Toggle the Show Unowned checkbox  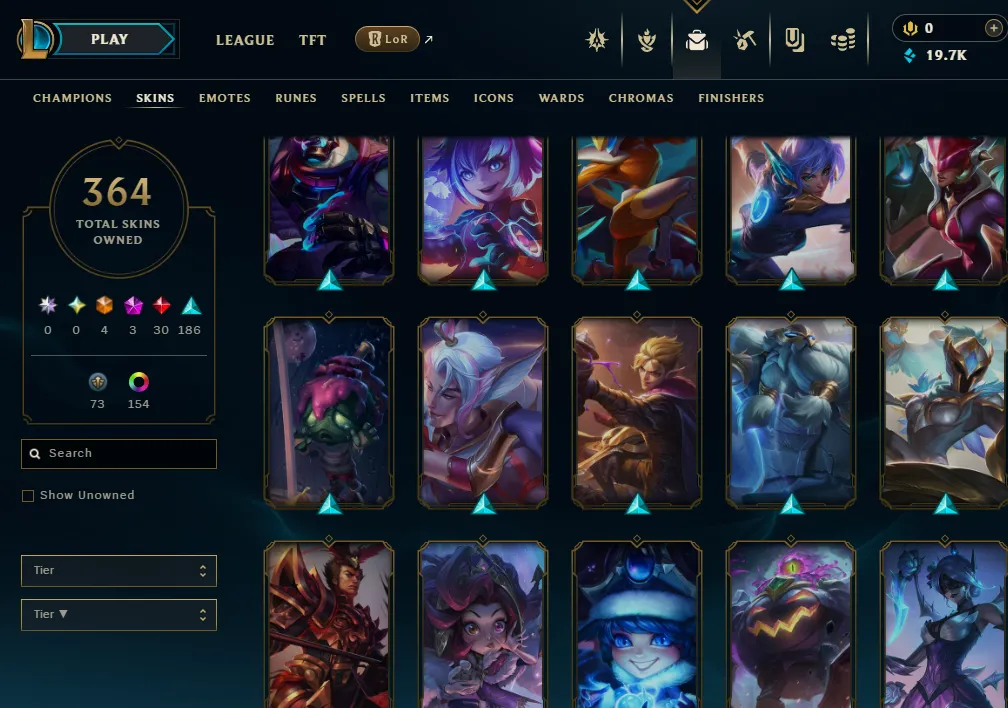pyautogui.click(x=28, y=496)
